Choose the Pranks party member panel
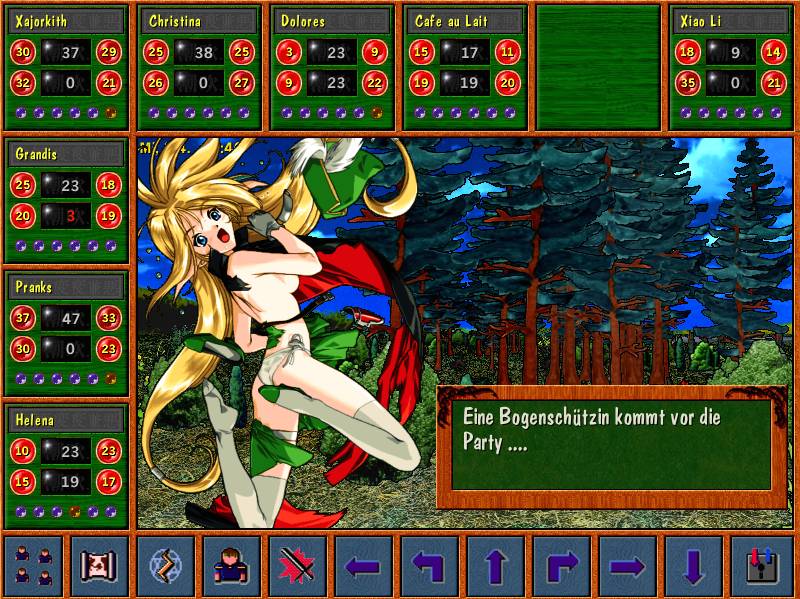 pos(67,333)
